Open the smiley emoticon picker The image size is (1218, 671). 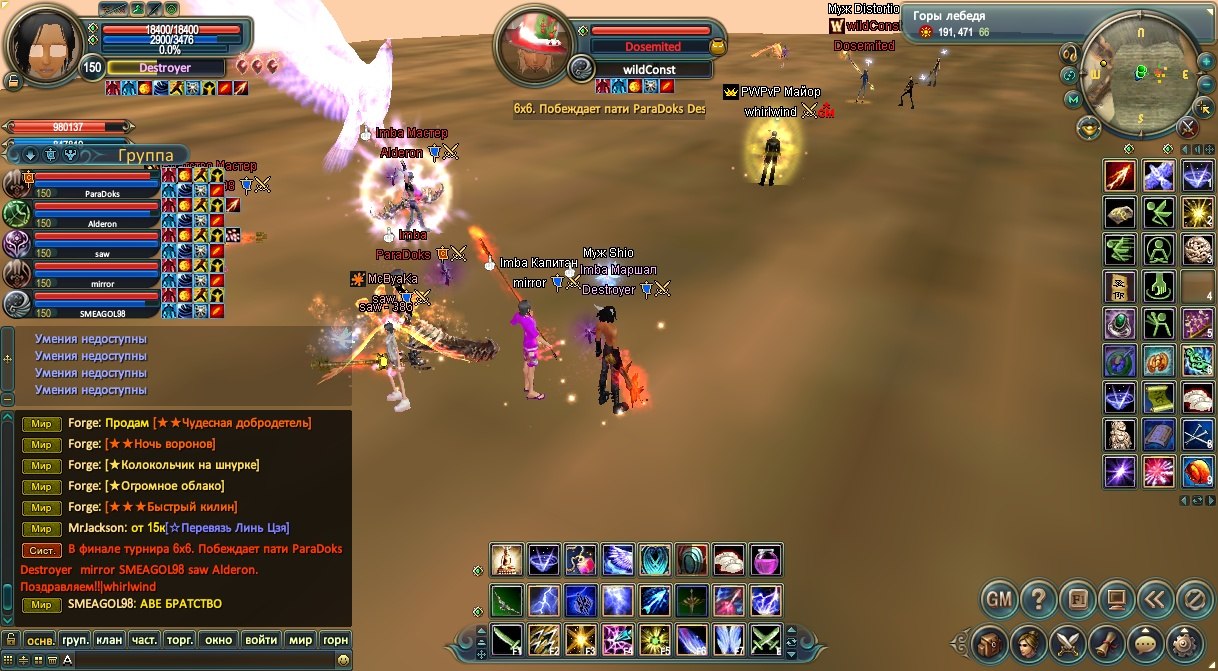tap(343, 660)
